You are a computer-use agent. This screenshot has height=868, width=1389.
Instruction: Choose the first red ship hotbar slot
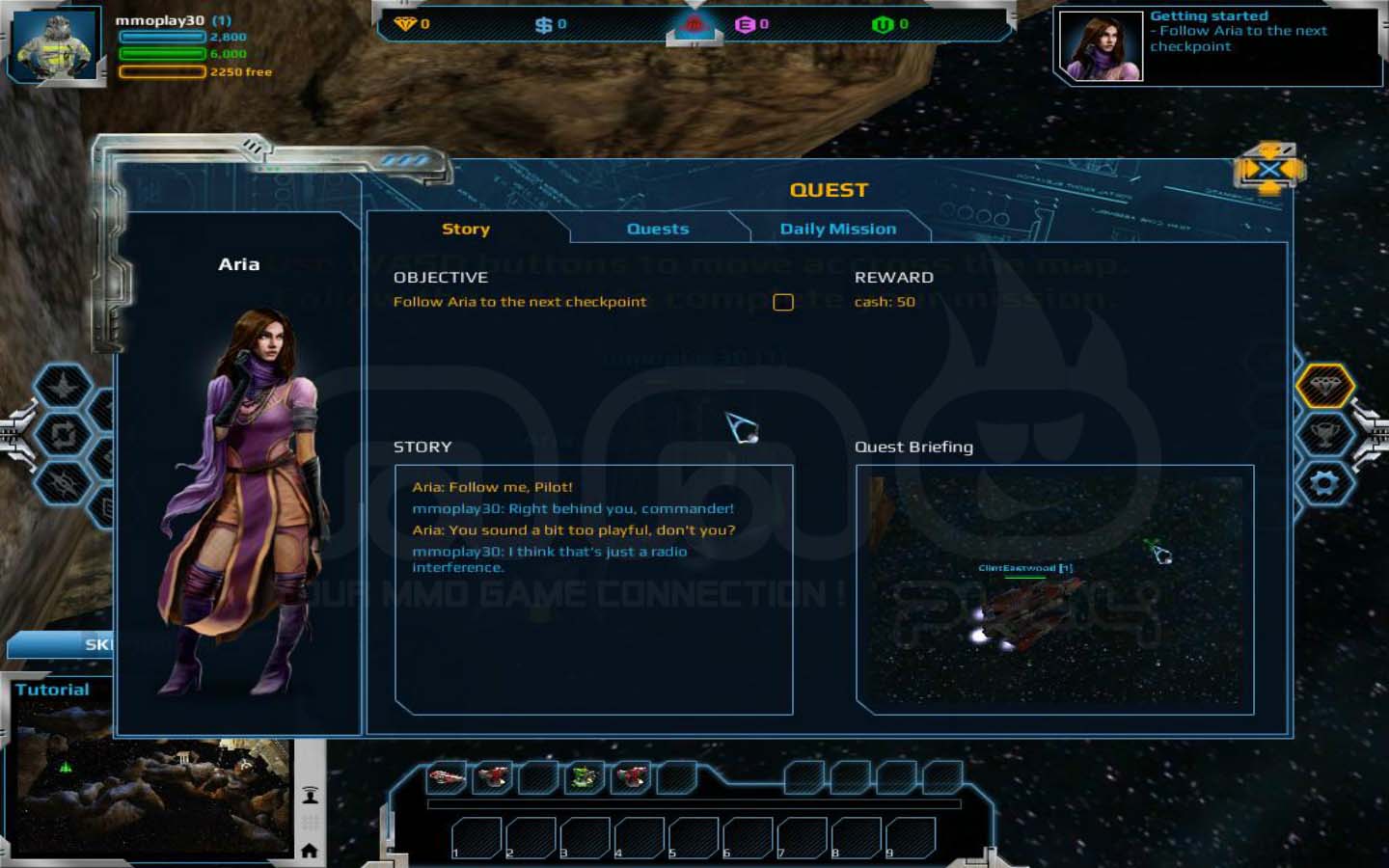click(446, 776)
